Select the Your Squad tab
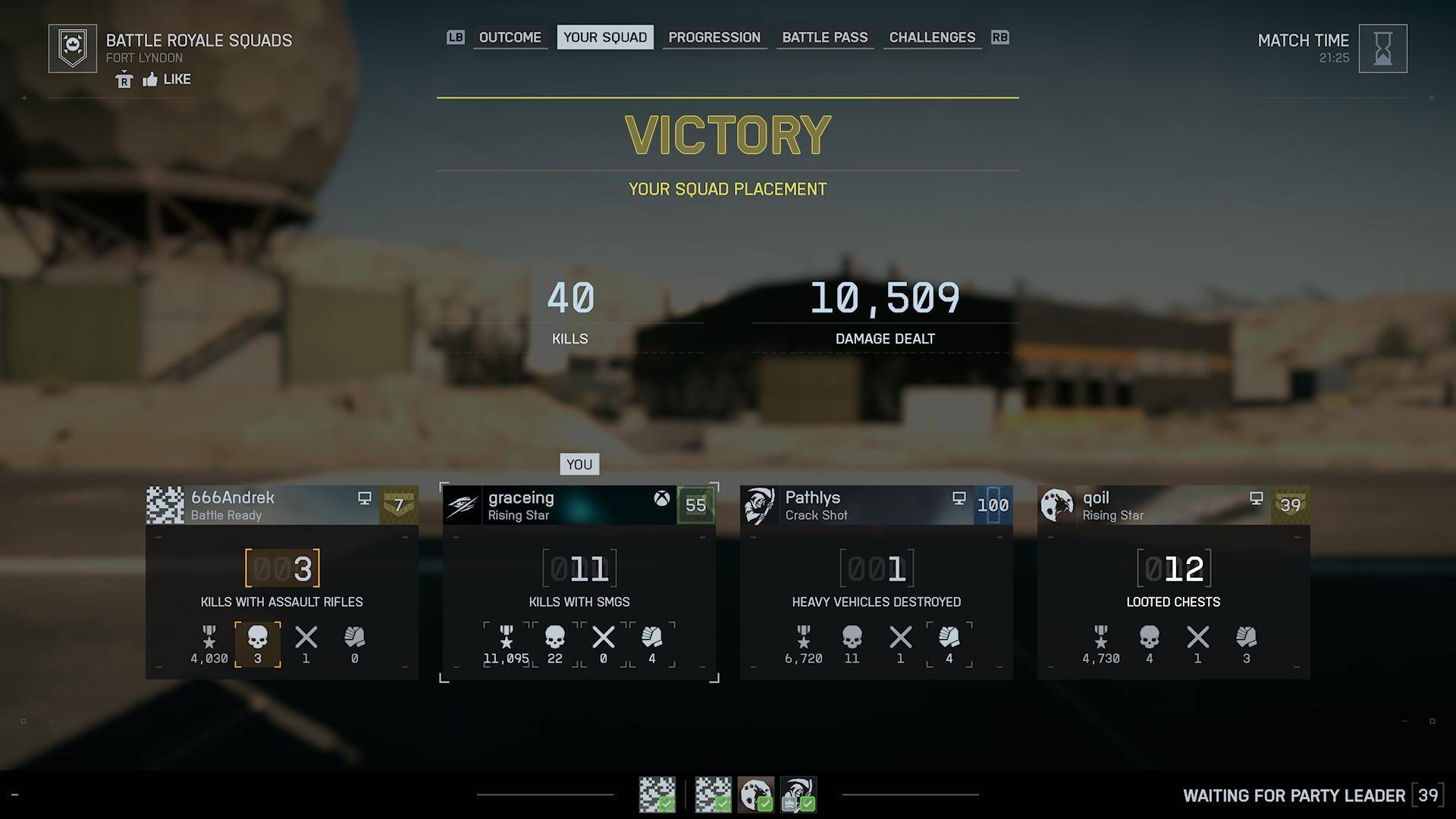1456x819 pixels. [x=604, y=37]
